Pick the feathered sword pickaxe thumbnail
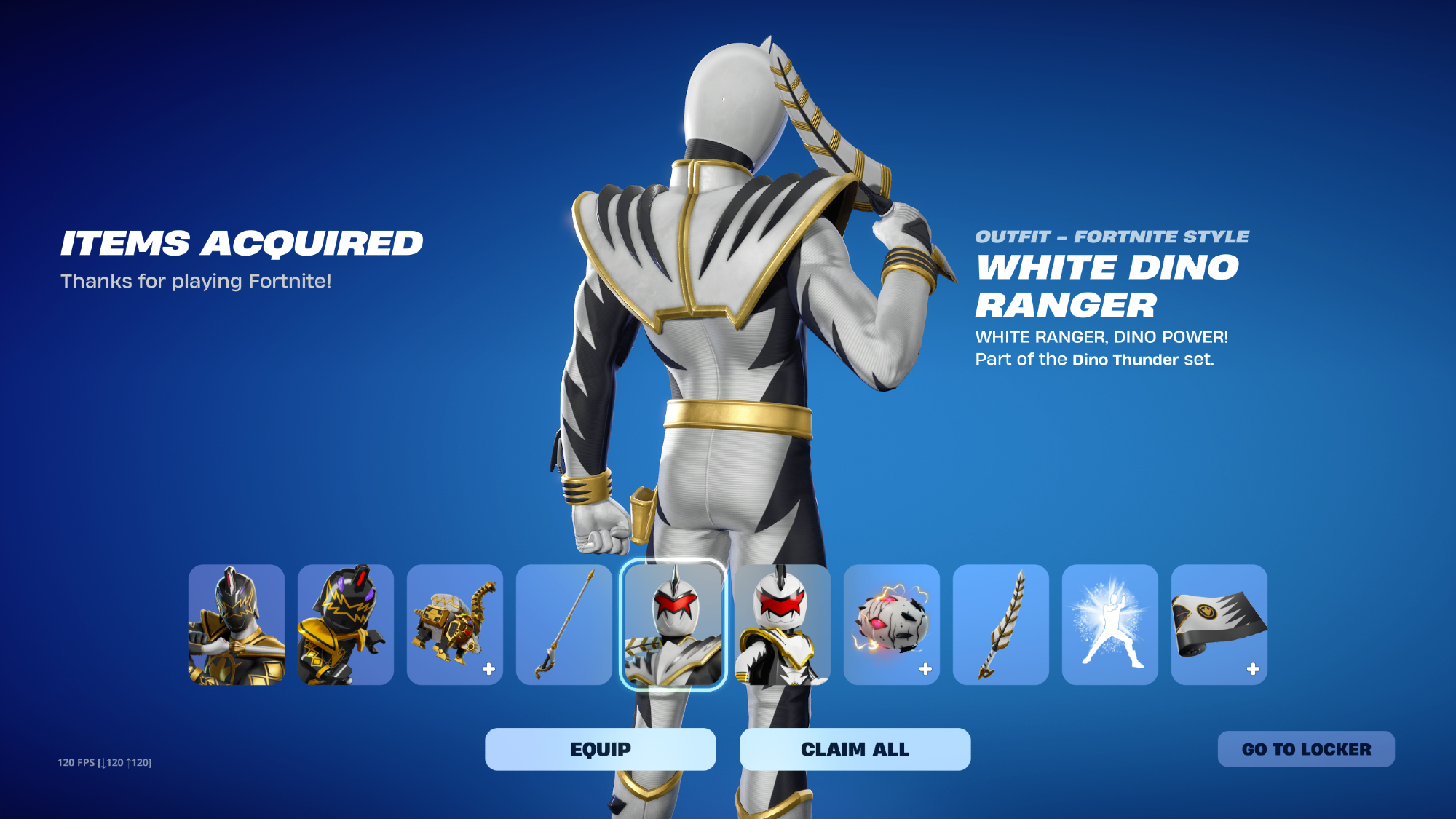The width and height of the screenshot is (1456, 819). coord(1001,625)
